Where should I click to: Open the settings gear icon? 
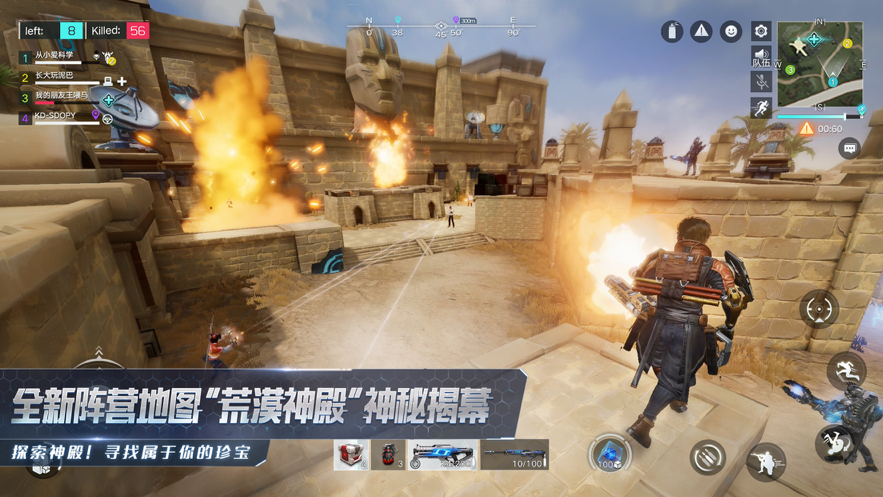pyautogui.click(x=761, y=32)
